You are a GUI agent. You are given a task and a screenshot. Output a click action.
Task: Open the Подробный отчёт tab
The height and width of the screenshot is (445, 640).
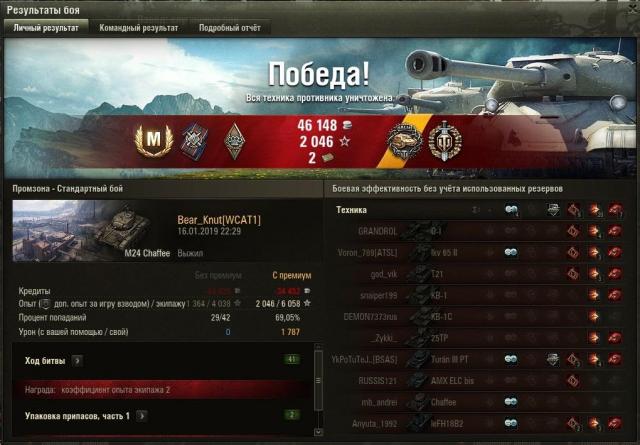(x=229, y=28)
